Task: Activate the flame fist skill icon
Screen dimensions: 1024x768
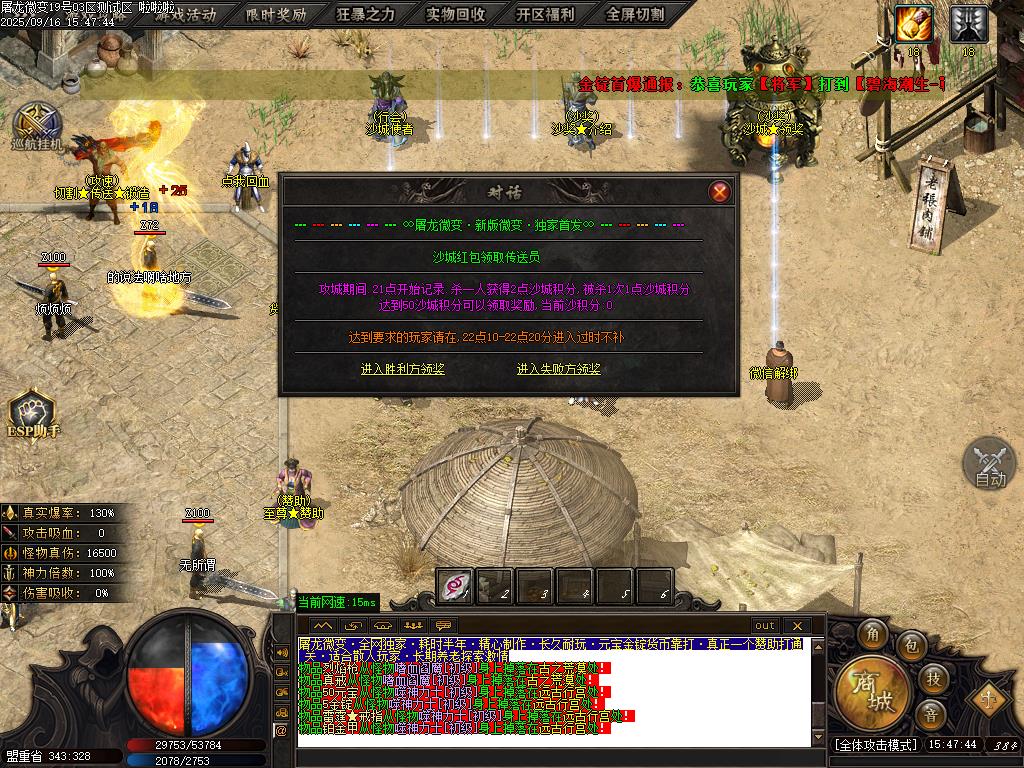Action: pos(913,23)
